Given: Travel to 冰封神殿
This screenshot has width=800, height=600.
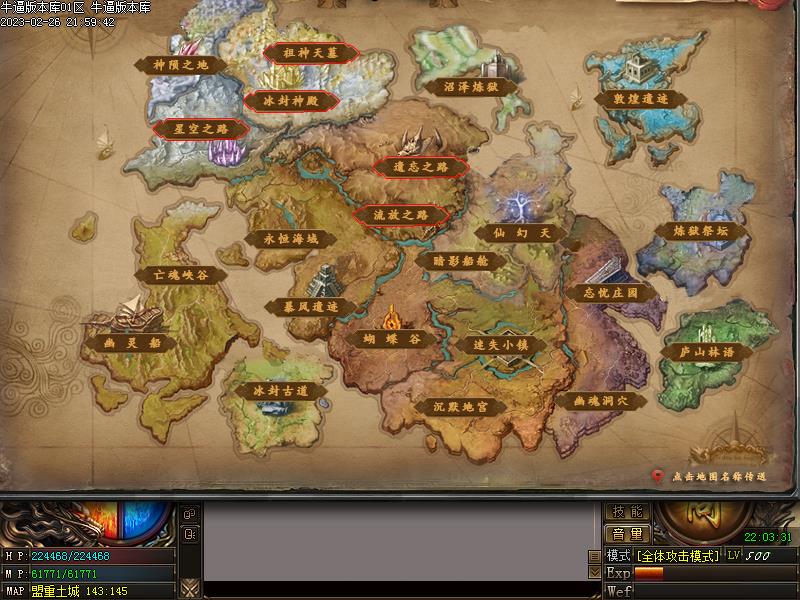Looking at the screenshot, I should coord(291,101).
